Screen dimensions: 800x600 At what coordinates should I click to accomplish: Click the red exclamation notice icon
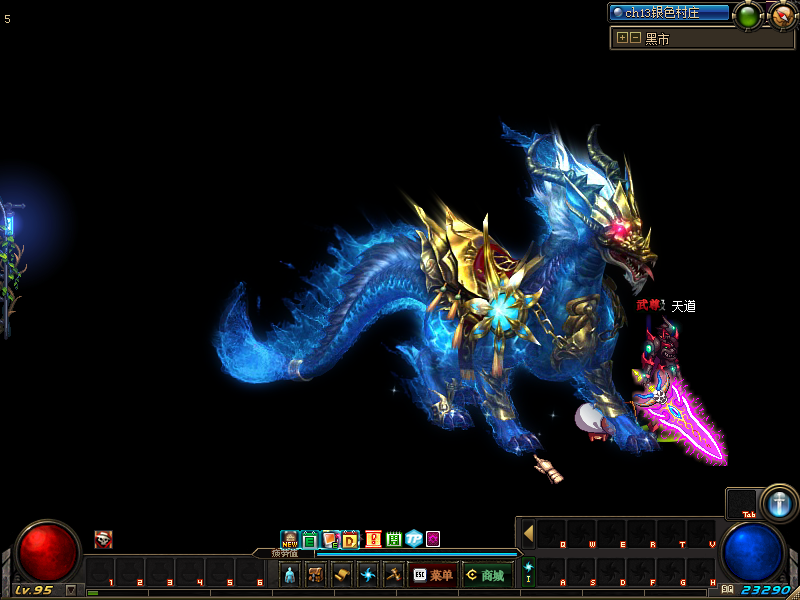click(x=373, y=540)
